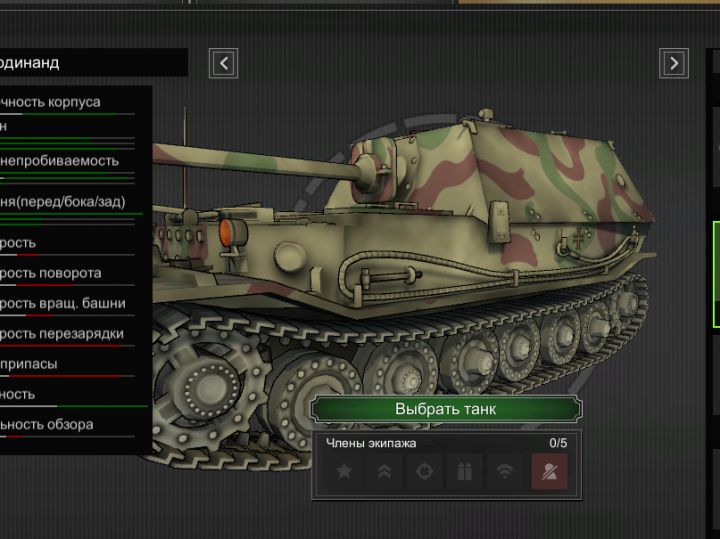The height and width of the screenshot is (539, 720).
Task: Click the red crossed-out crew member icon
Action: [x=549, y=472]
